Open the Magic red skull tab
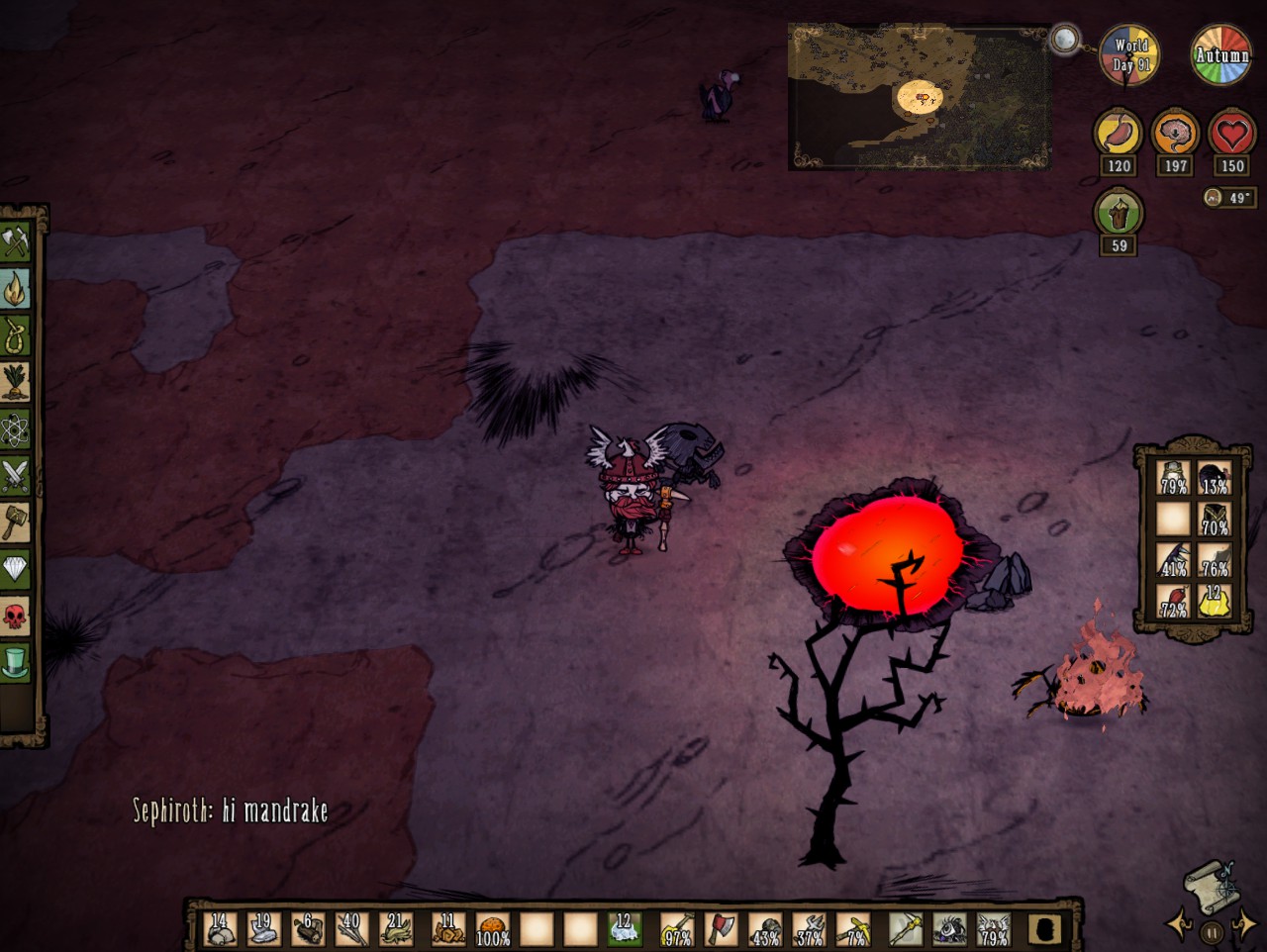This screenshot has width=1267, height=952. pos(16,617)
